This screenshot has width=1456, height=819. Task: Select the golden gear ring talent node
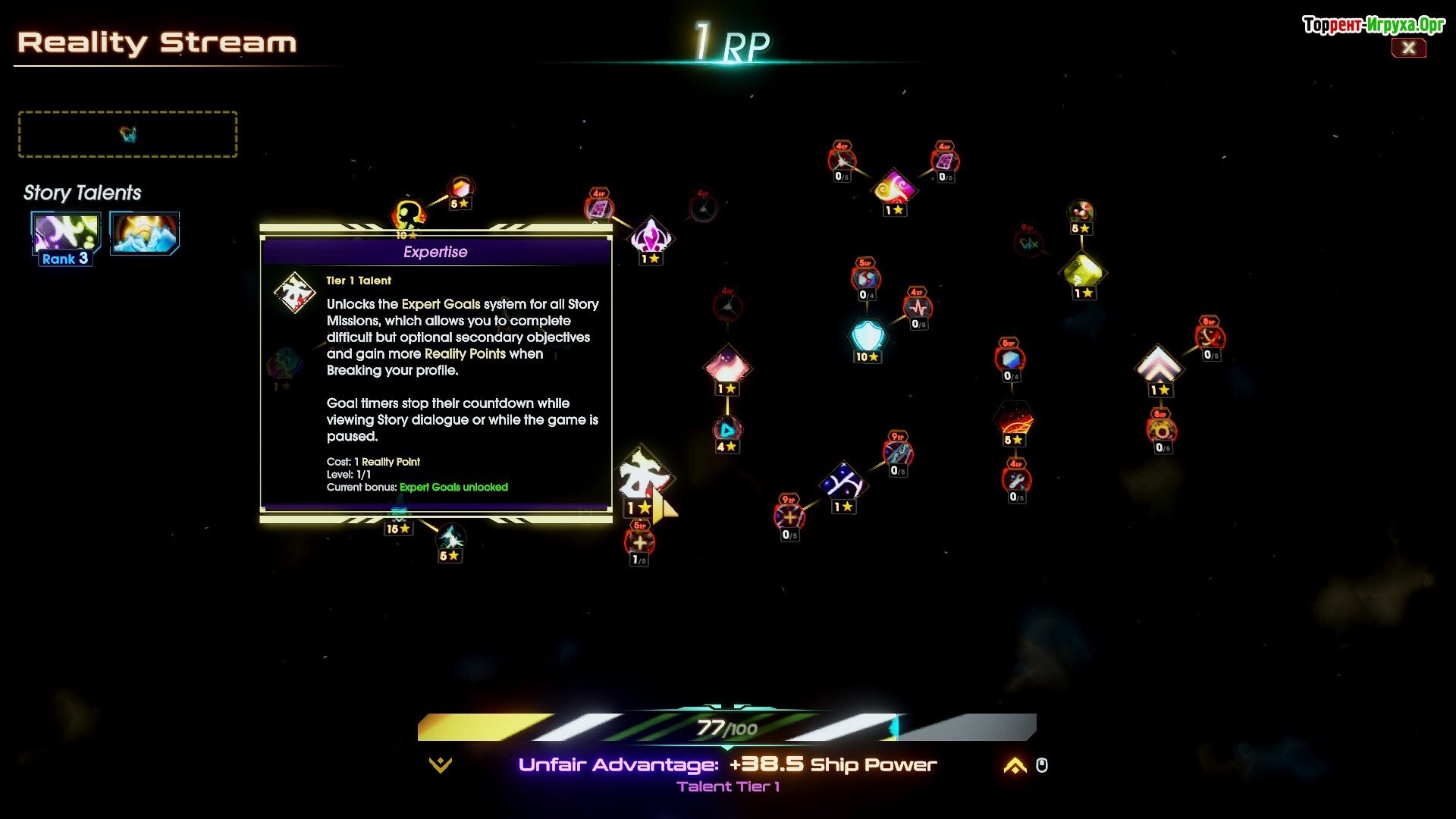tap(1161, 431)
